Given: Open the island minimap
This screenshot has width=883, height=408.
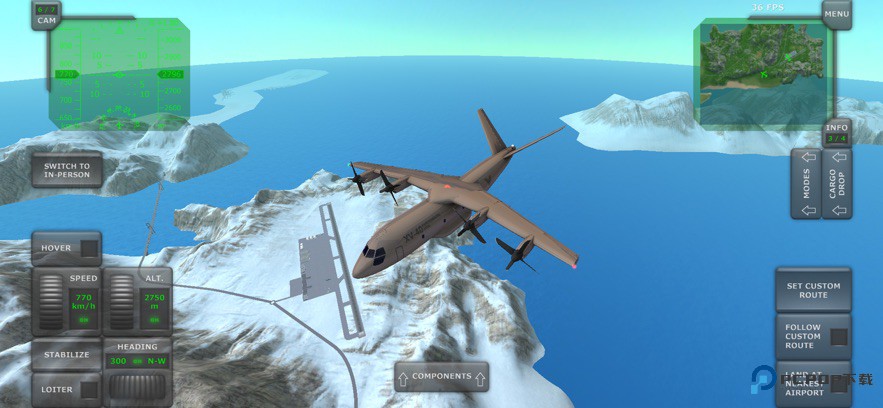Looking at the screenshot, I should pos(764,73).
